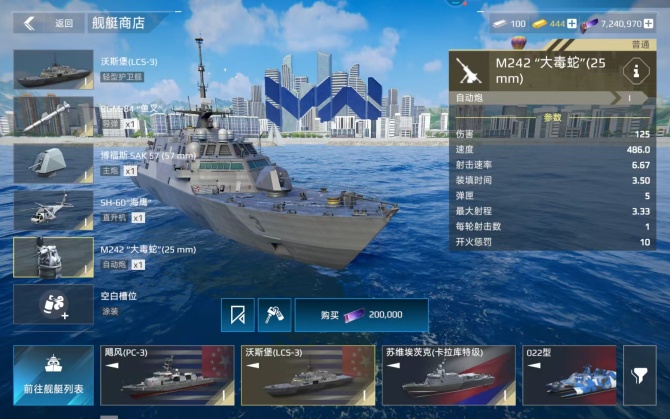The height and width of the screenshot is (419, 670).
Task: Select the RGM-84 missile slot
Action: click(53, 115)
